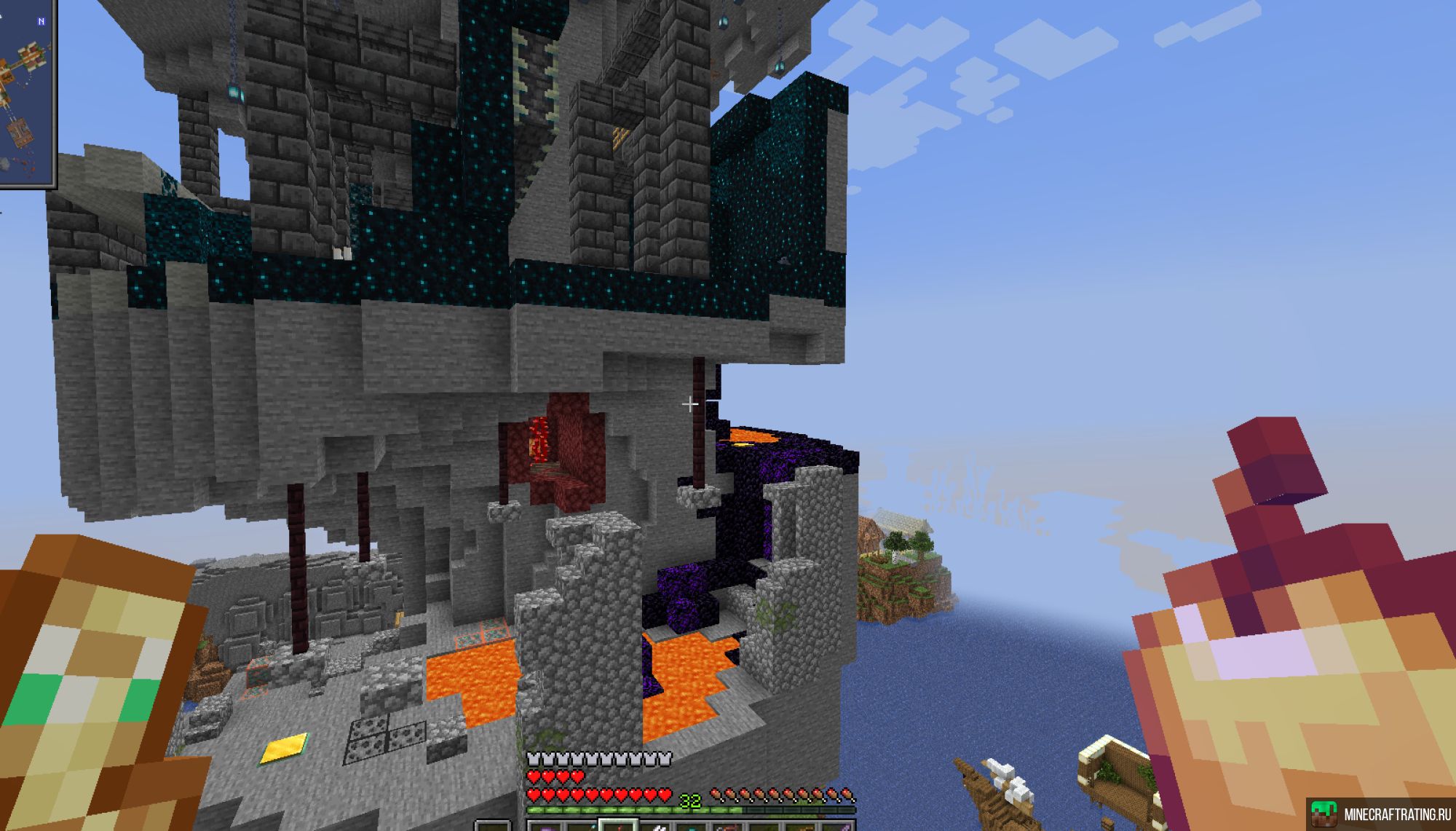Click the north marker on the minimap
Image resolution: width=1456 pixels, height=831 pixels.
point(41,22)
